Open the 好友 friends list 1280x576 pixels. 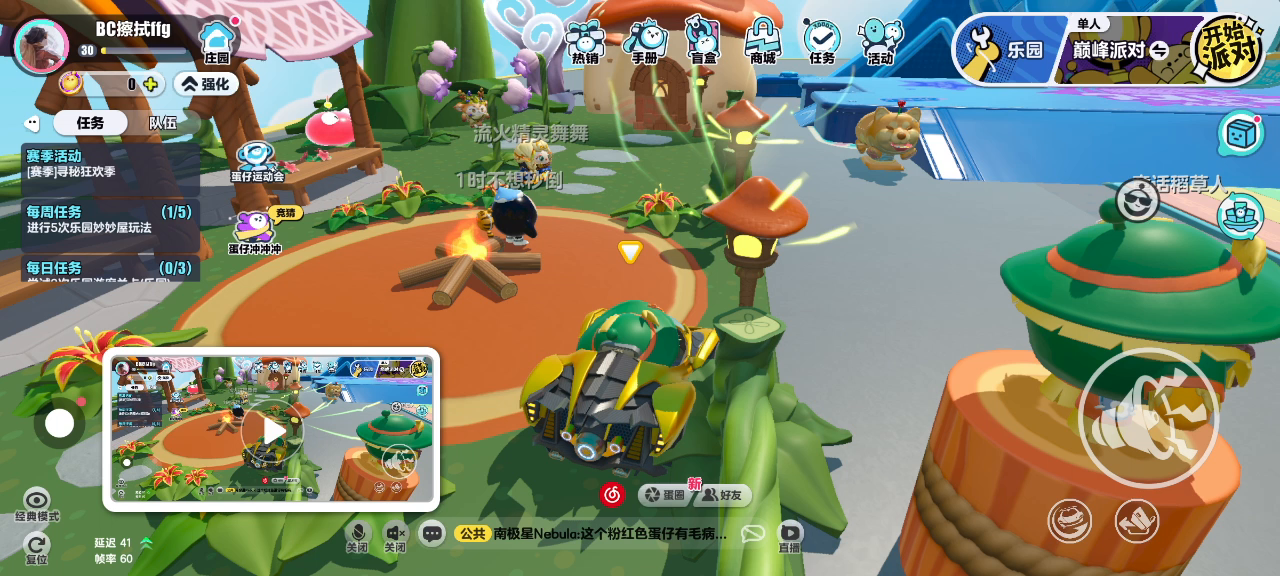tap(721, 494)
